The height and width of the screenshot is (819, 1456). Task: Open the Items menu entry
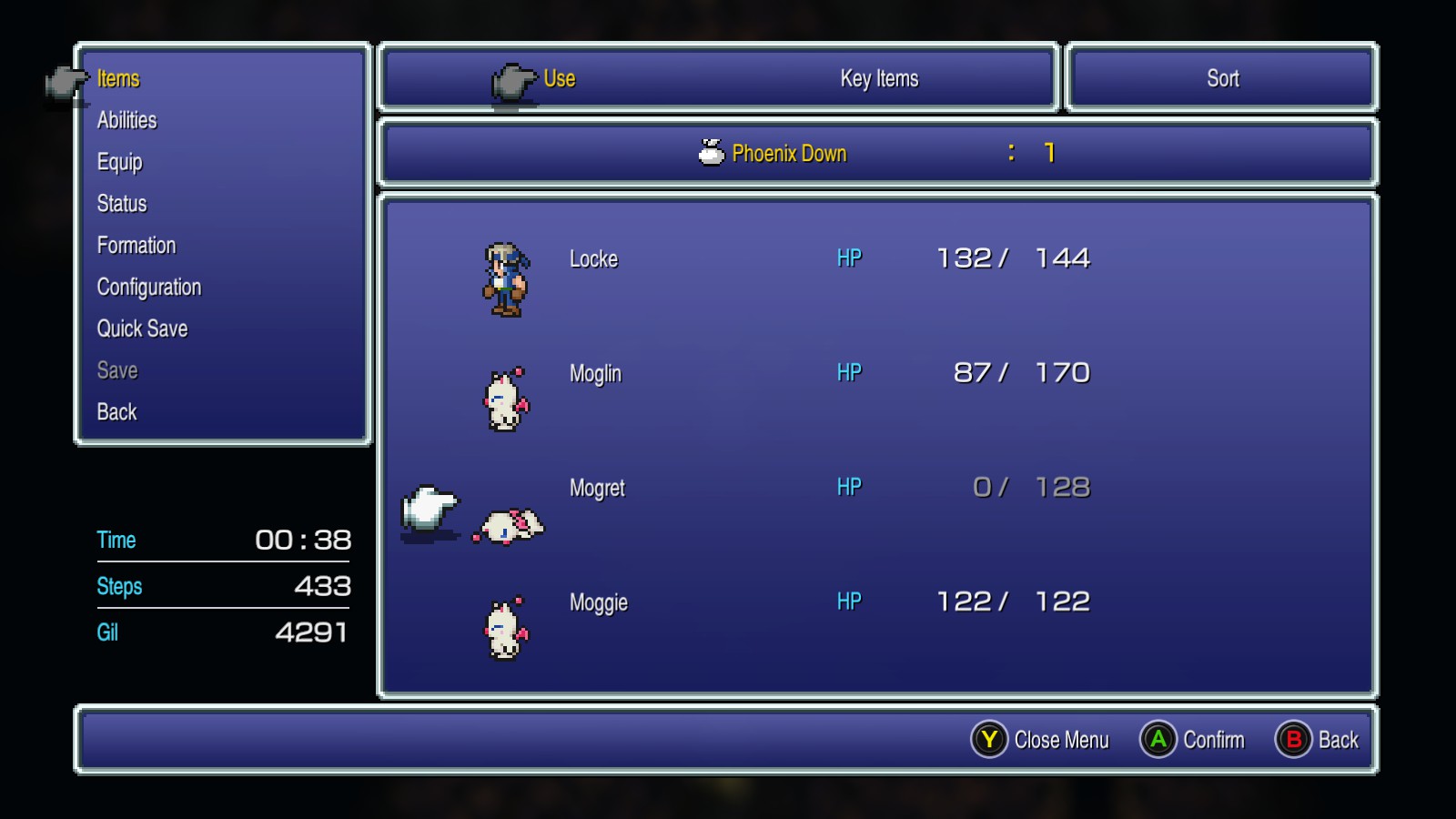118,79
